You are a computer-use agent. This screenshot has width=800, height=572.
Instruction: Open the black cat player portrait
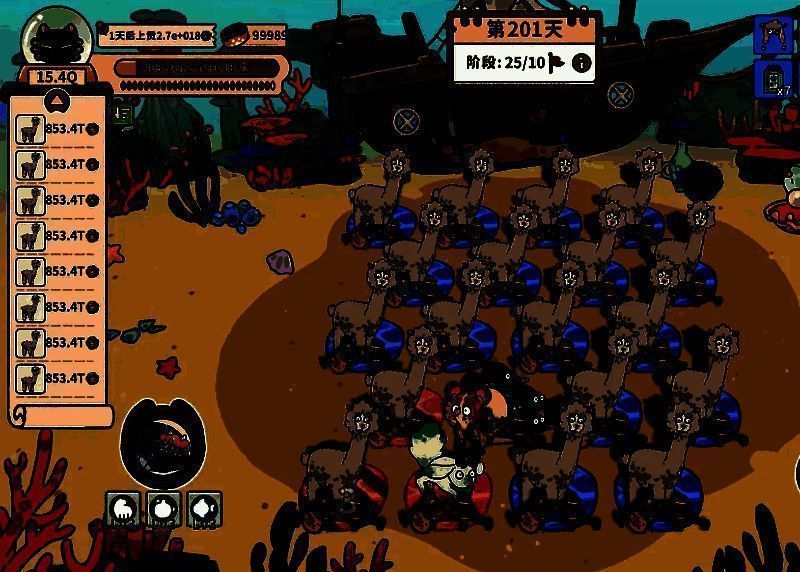(57, 40)
